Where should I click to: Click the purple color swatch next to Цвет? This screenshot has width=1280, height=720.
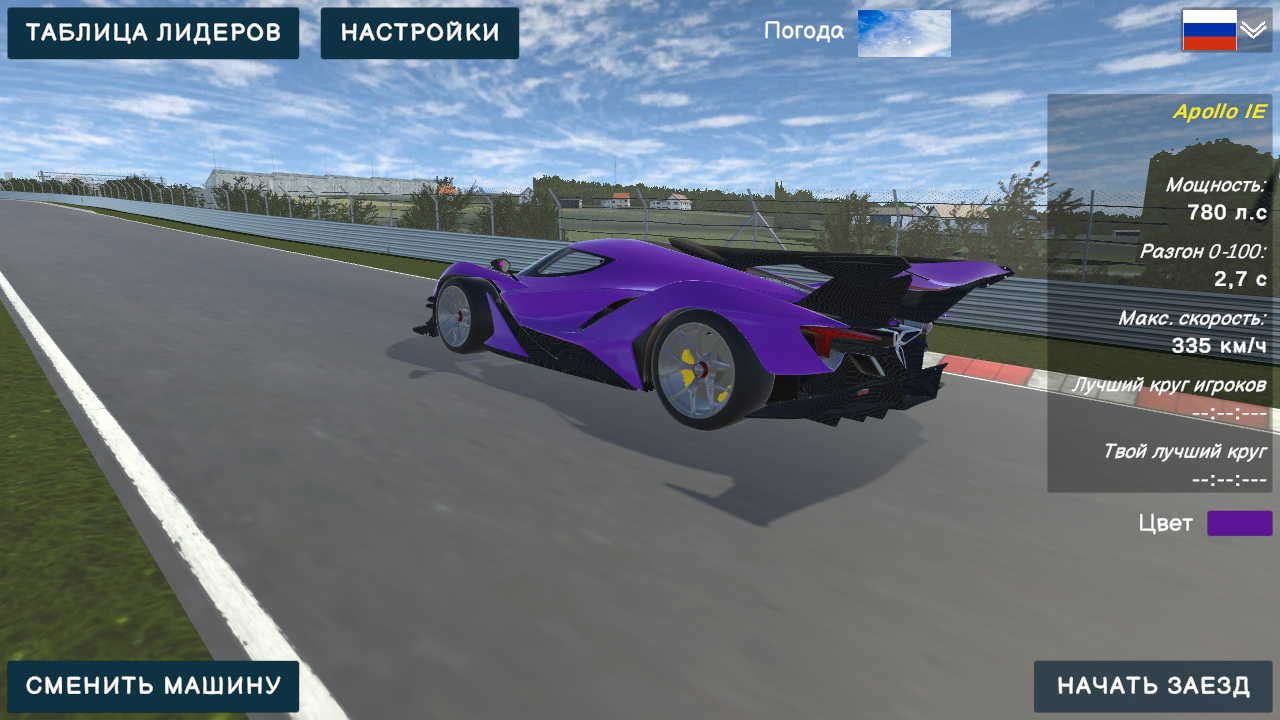point(1239,522)
